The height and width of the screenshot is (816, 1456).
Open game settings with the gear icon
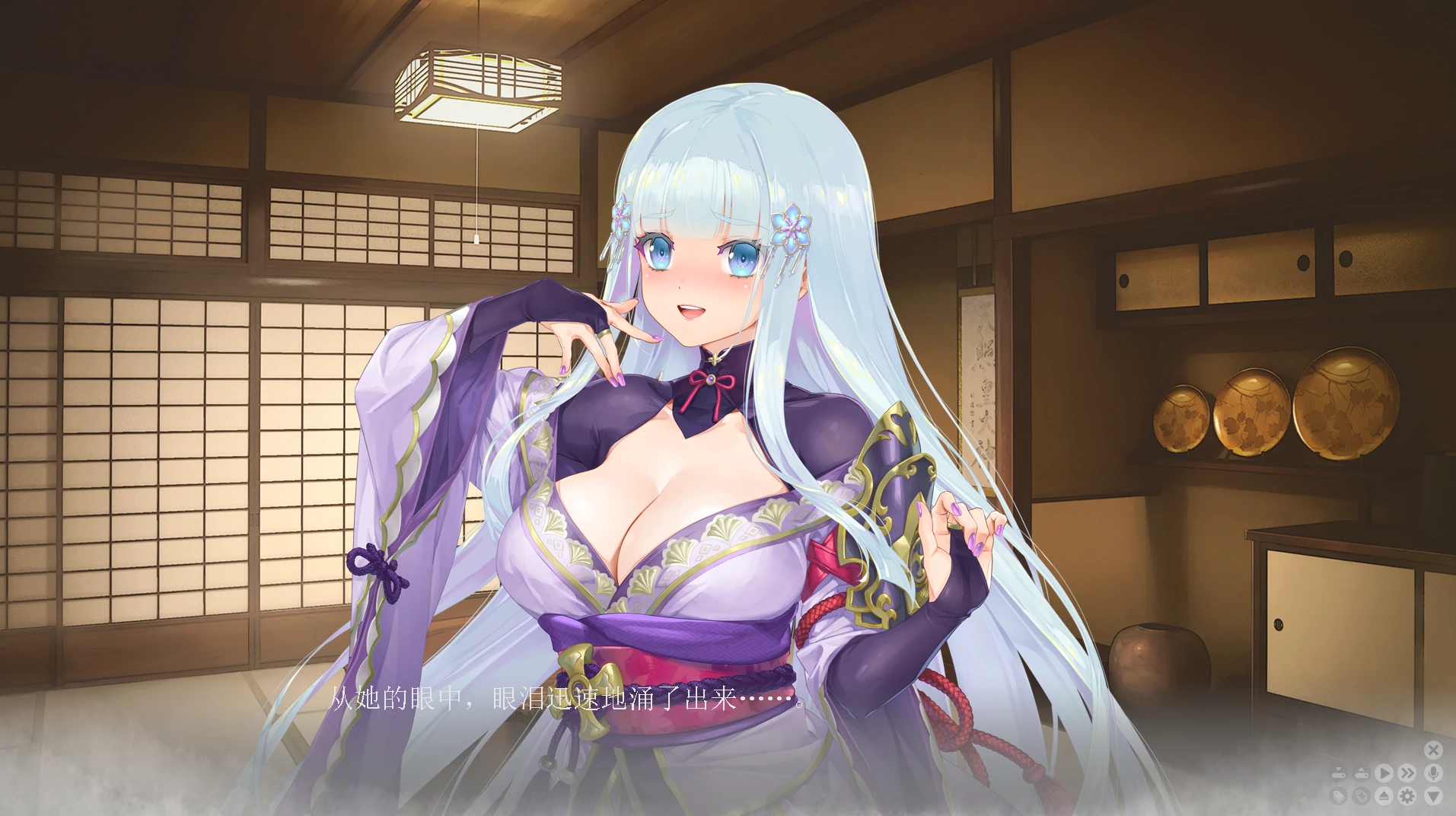click(1406, 796)
